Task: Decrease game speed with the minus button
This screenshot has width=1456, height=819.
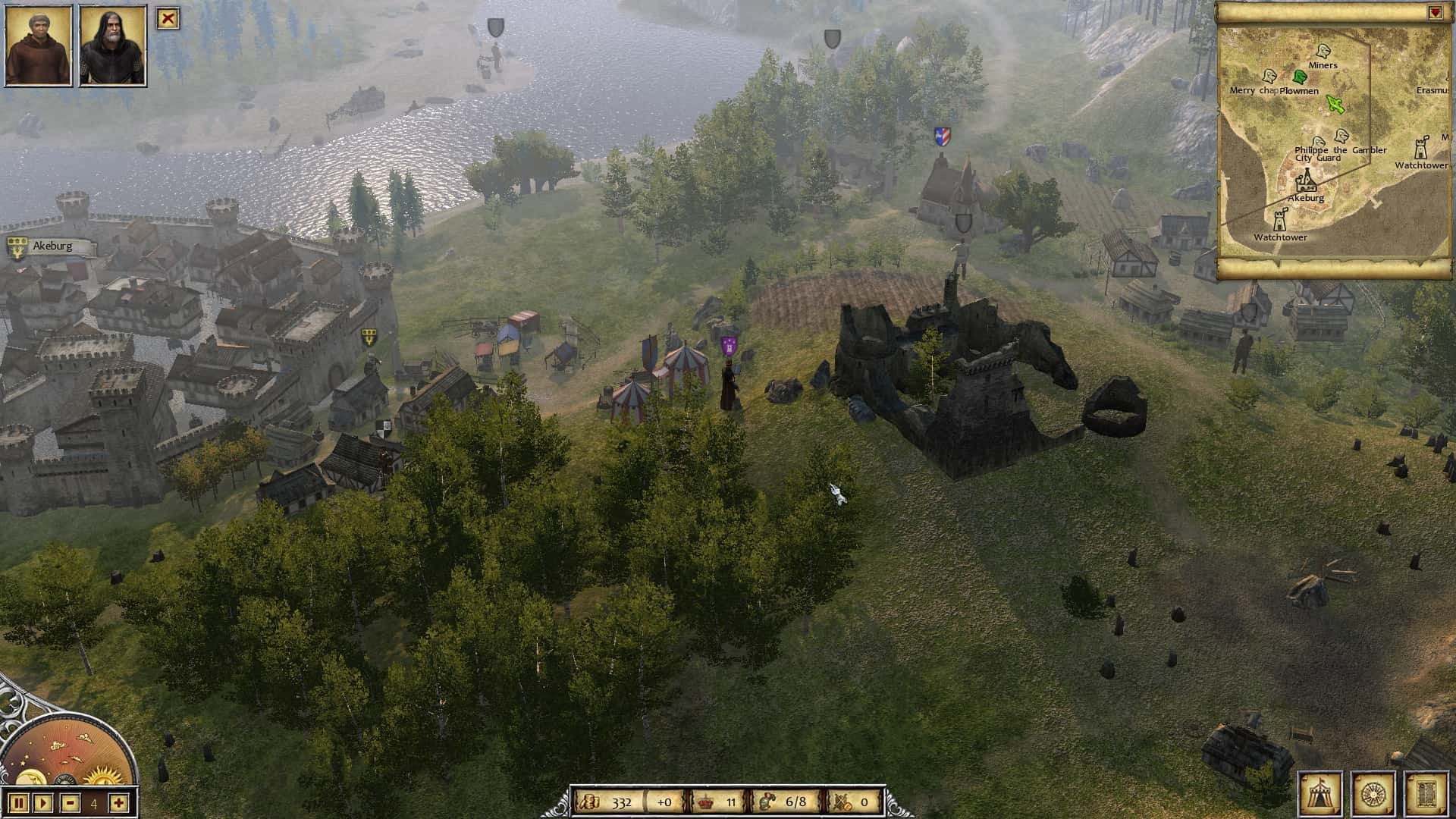Action: (70, 803)
